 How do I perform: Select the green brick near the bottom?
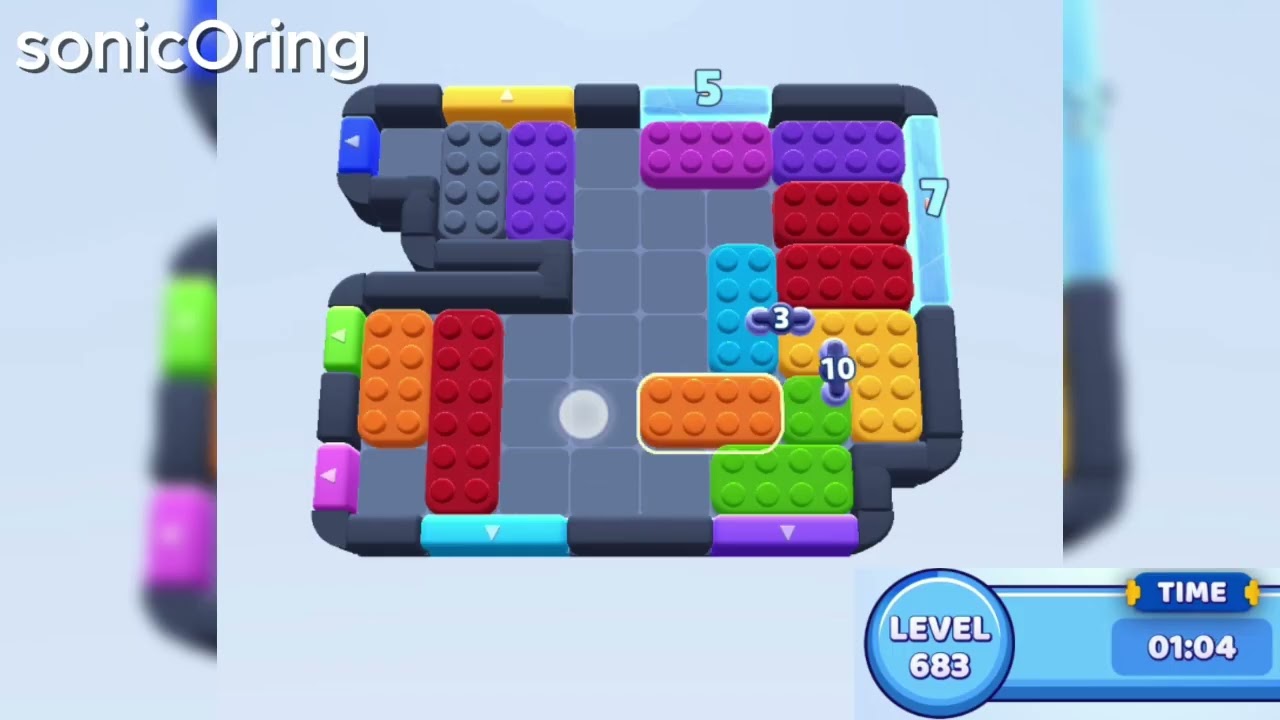[783, 480]
